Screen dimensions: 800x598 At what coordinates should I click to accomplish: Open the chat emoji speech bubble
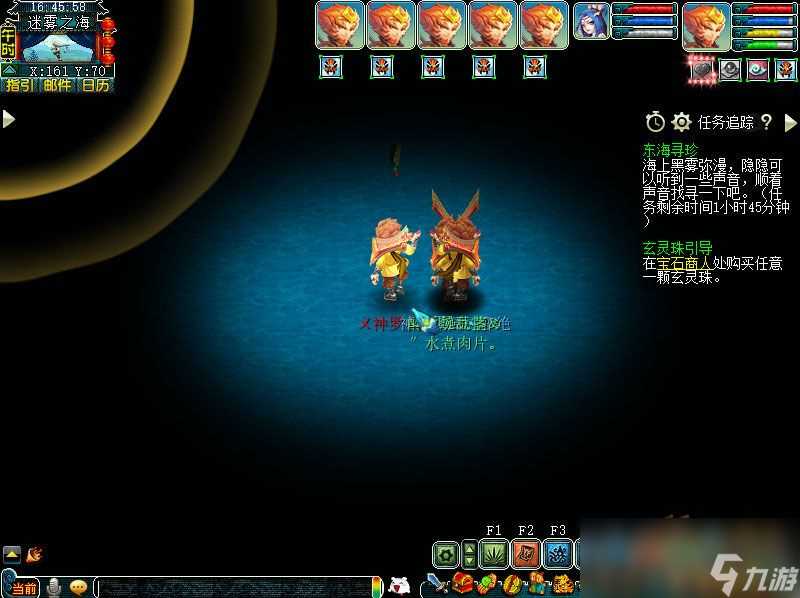pyautogui.click(x=77, y=587)
